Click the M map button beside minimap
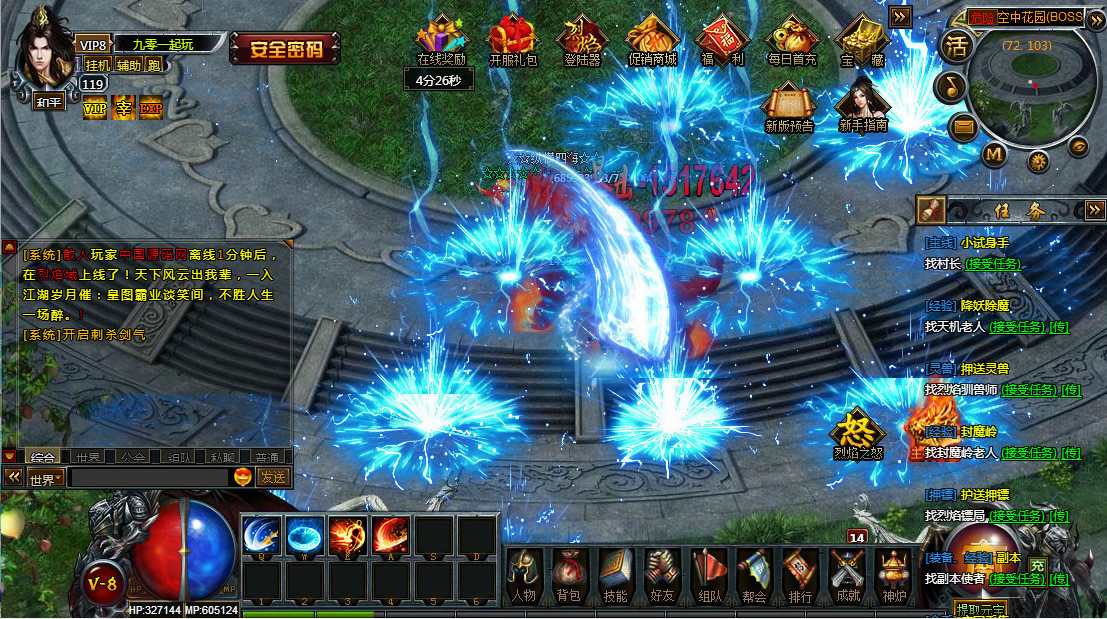 993,154
